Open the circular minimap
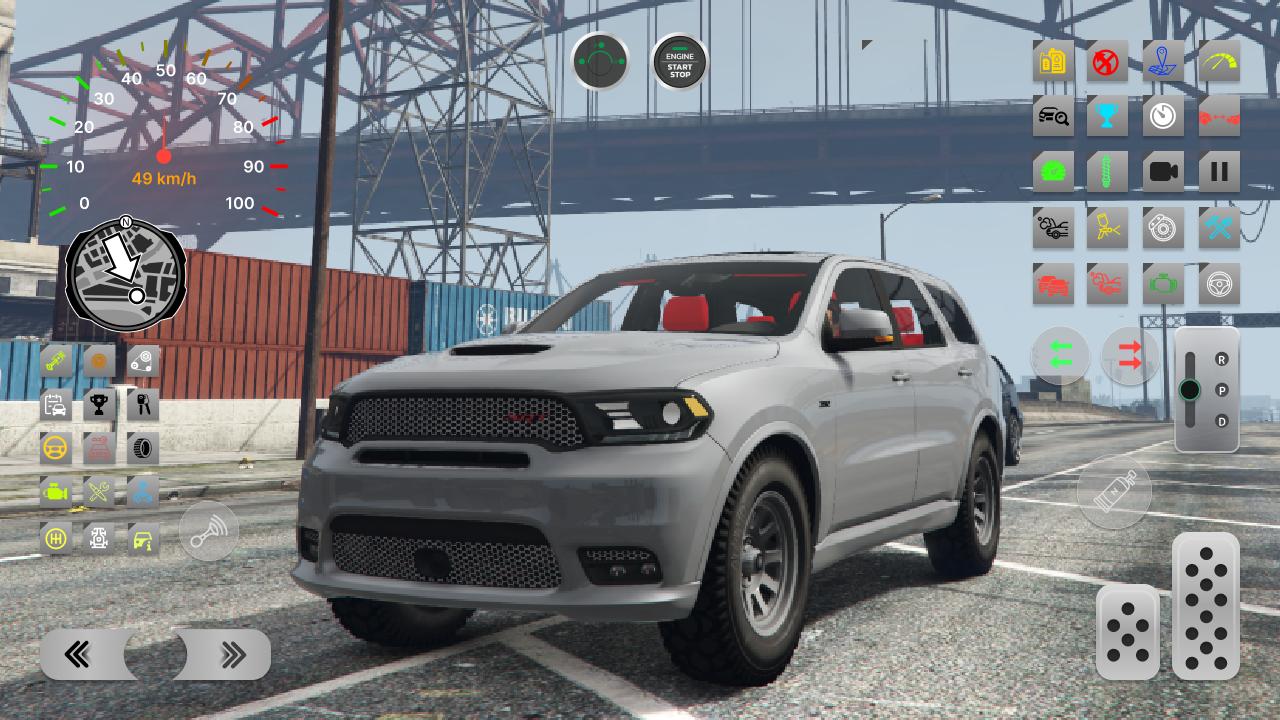The width and height of the screenshot is (1280, 720). [126, 274]
